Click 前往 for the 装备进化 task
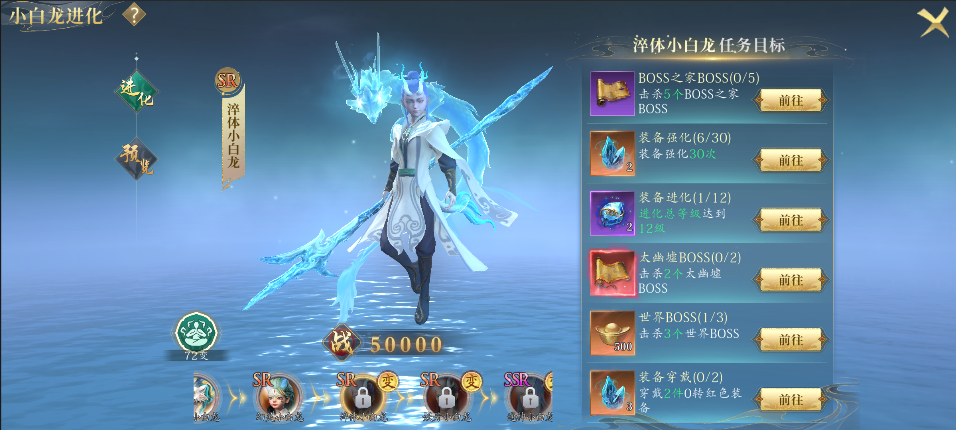 [x=790, y=220]
